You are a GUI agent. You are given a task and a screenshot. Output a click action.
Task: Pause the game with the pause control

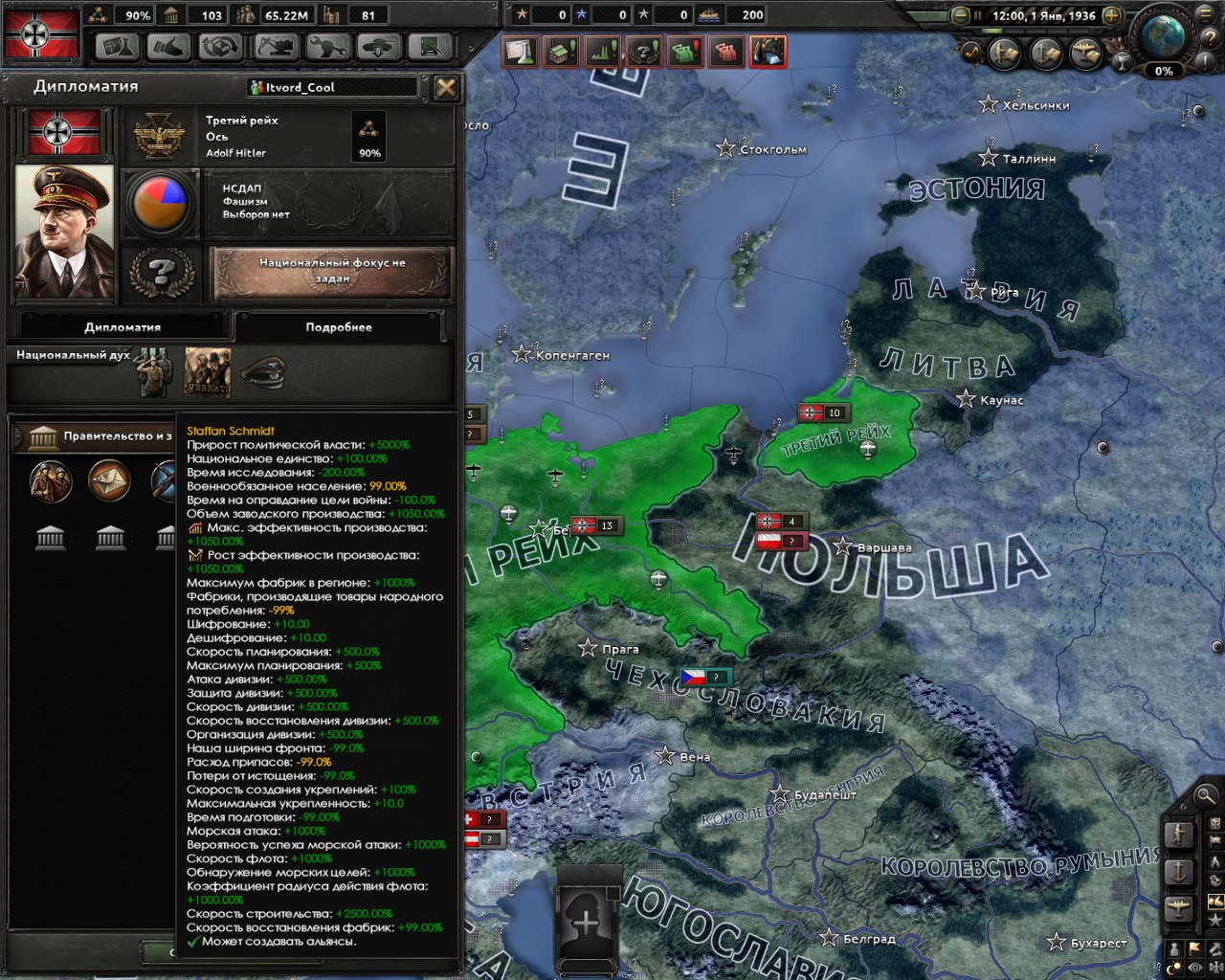point(978,15)
